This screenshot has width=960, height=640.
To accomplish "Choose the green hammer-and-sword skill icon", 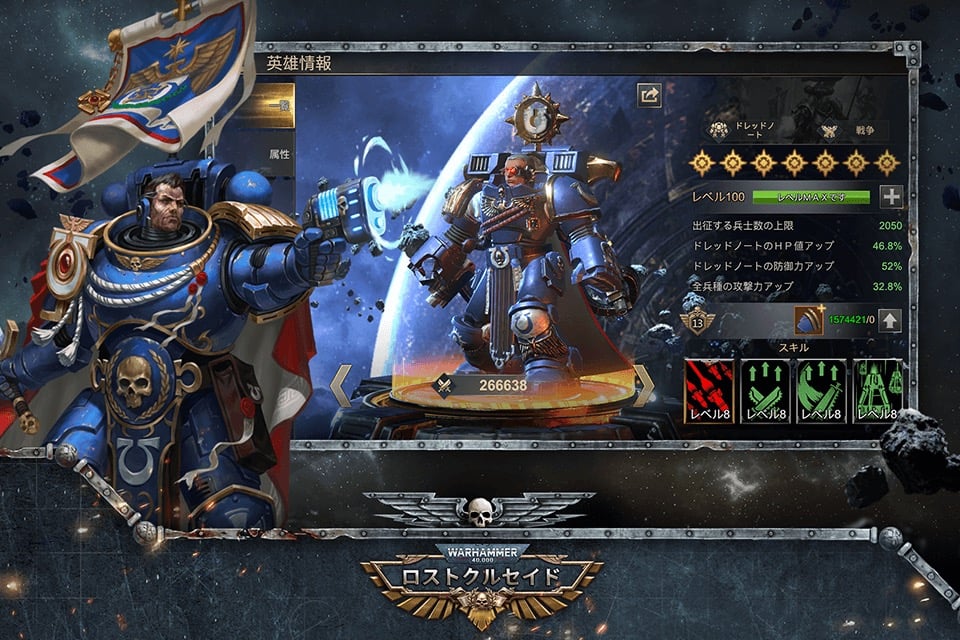I will 822,391.
